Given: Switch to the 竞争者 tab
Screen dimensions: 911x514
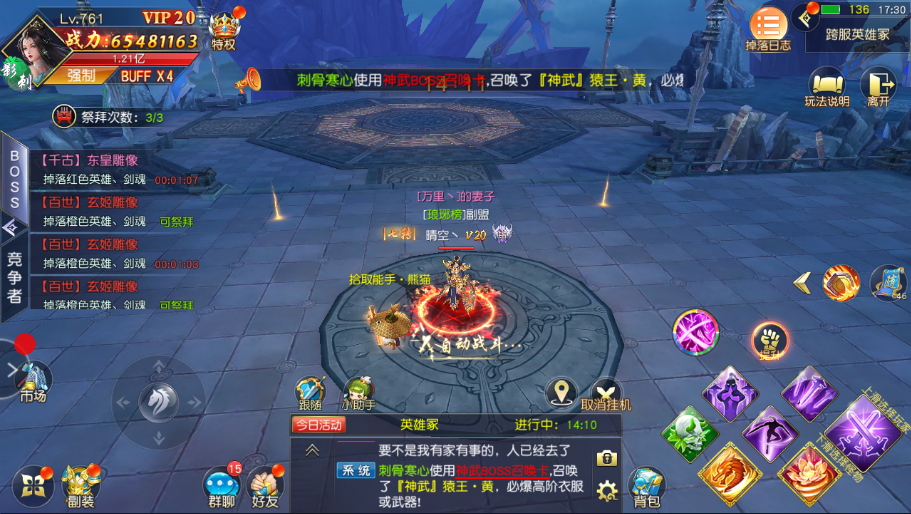Looking at the screenshot, I should coord(14,277).
